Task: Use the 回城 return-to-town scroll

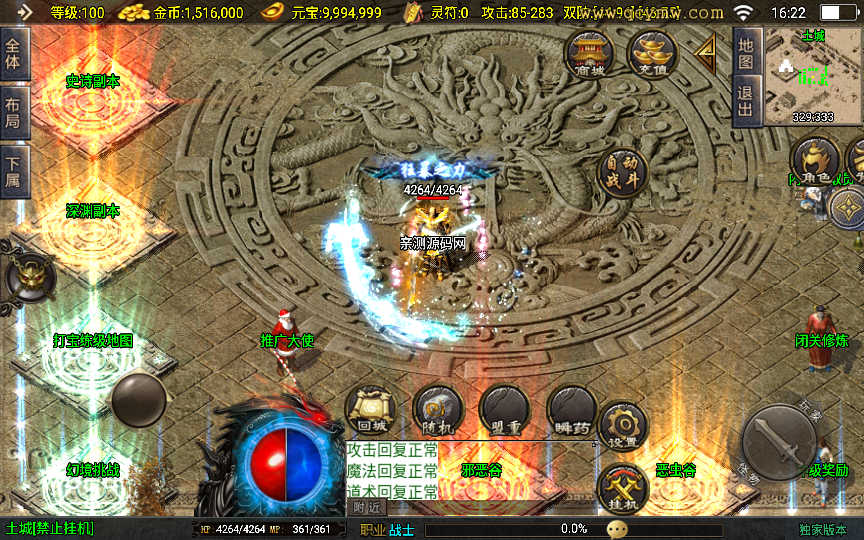Action: click(x=369, y=409)
